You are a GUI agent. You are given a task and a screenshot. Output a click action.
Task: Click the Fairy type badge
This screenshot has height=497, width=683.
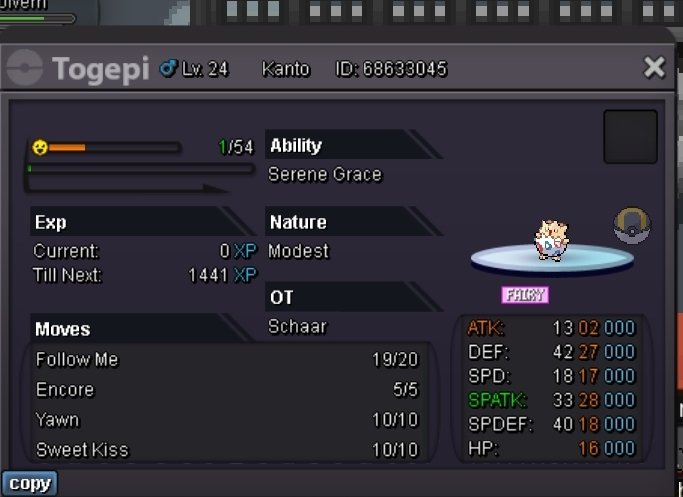[525, 295]
